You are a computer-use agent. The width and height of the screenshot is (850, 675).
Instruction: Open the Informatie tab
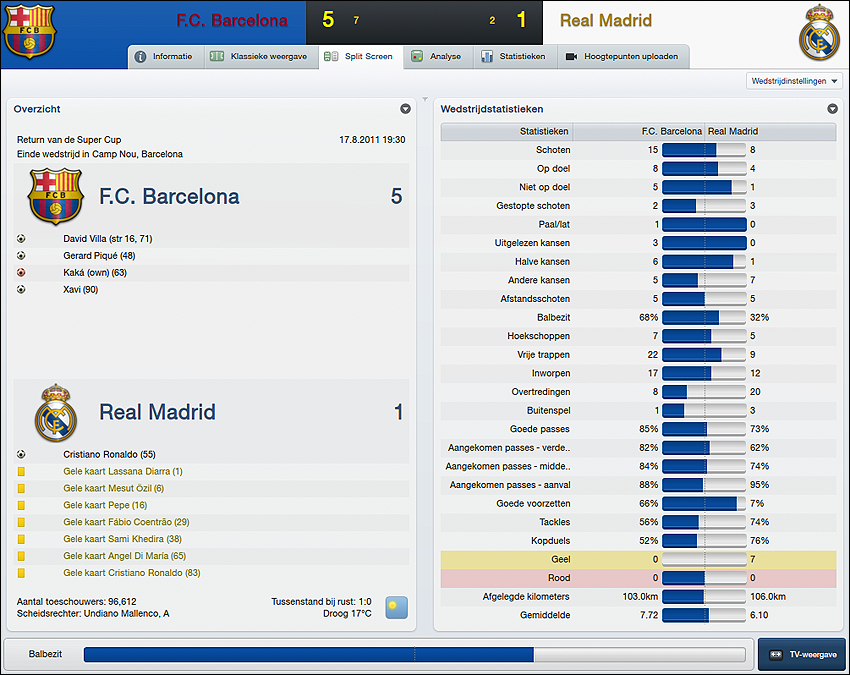[164, 57]
